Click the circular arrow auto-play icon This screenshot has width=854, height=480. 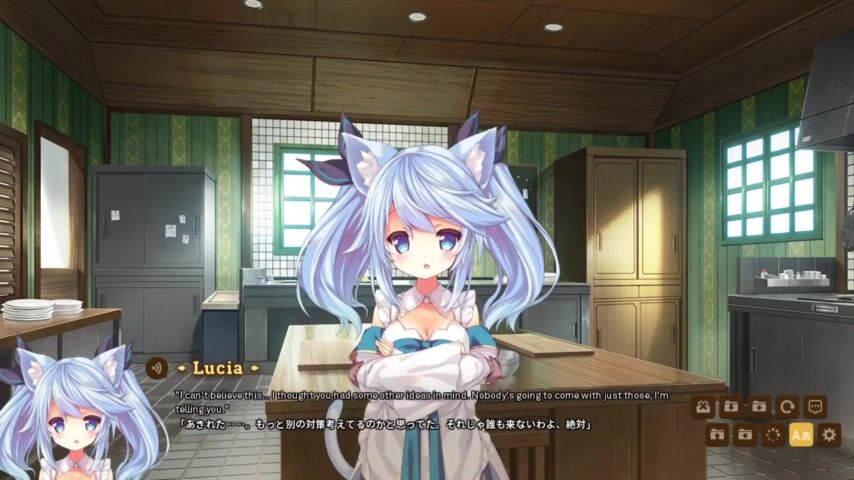(x=787, y=407)
